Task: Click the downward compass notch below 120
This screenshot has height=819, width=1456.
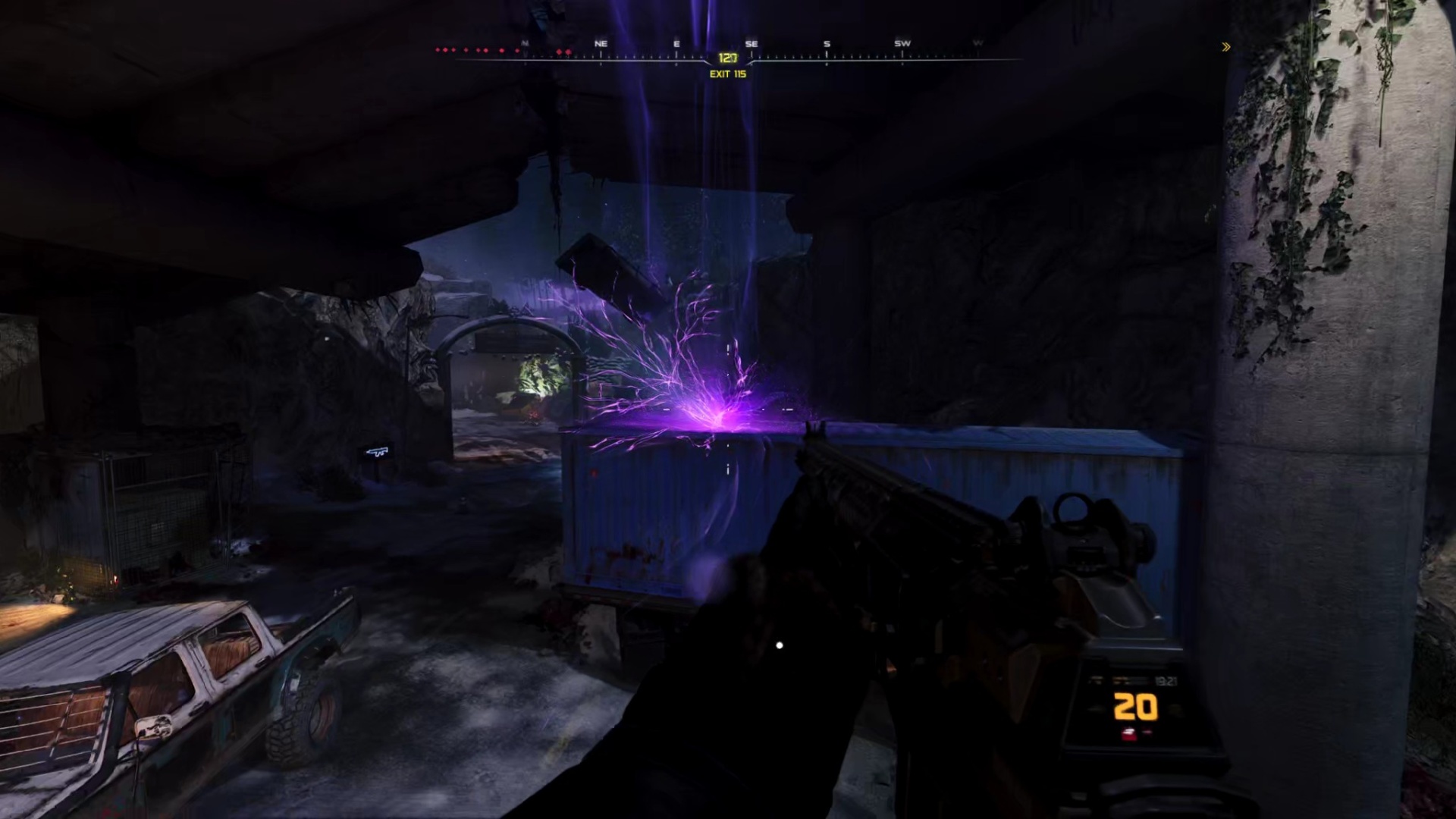Action: click(728, 67)
